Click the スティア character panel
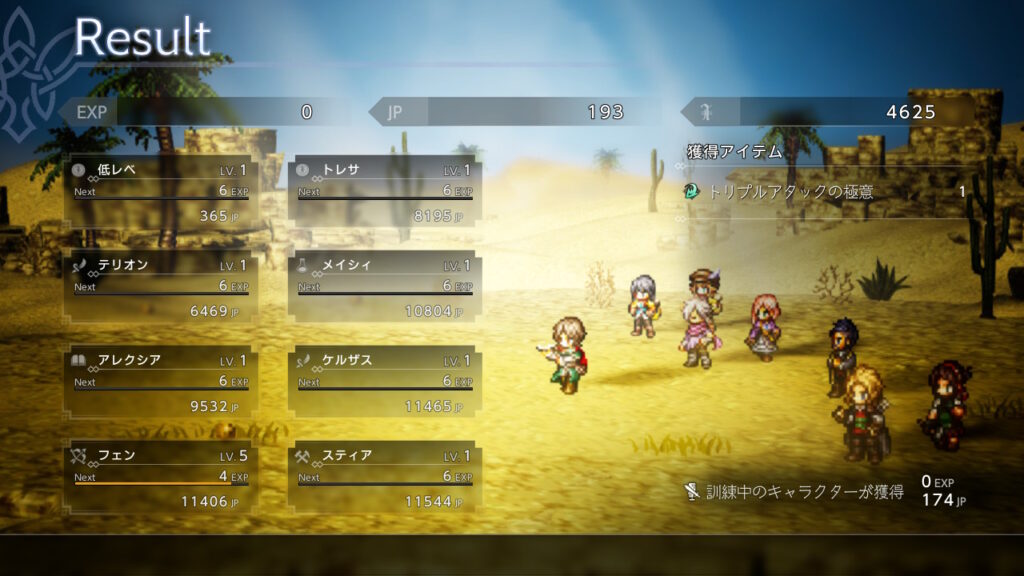 pyautogui.click(x=385, y=478)
